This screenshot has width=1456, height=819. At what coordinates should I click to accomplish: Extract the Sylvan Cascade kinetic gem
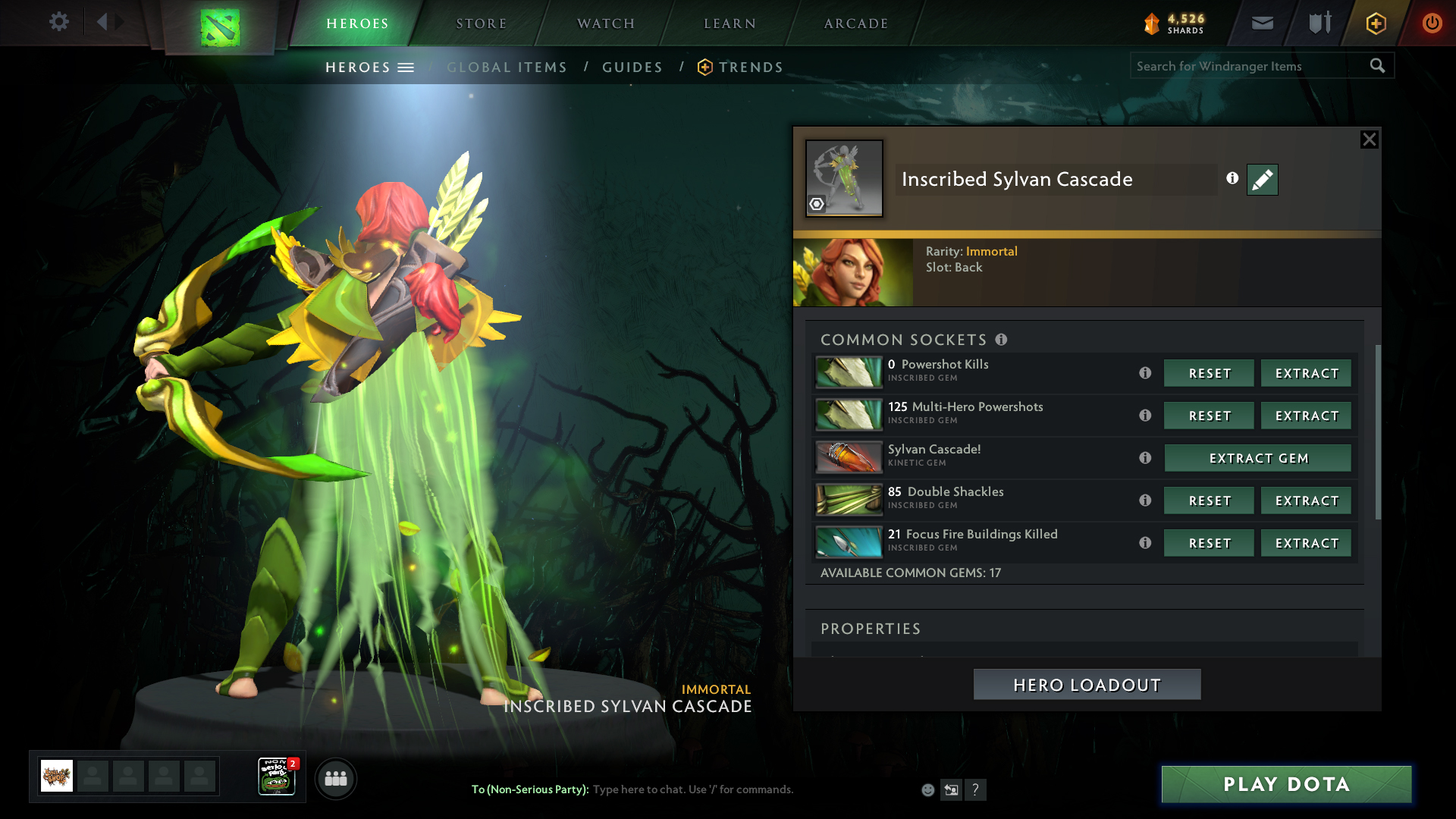[x=1258, y=458]
